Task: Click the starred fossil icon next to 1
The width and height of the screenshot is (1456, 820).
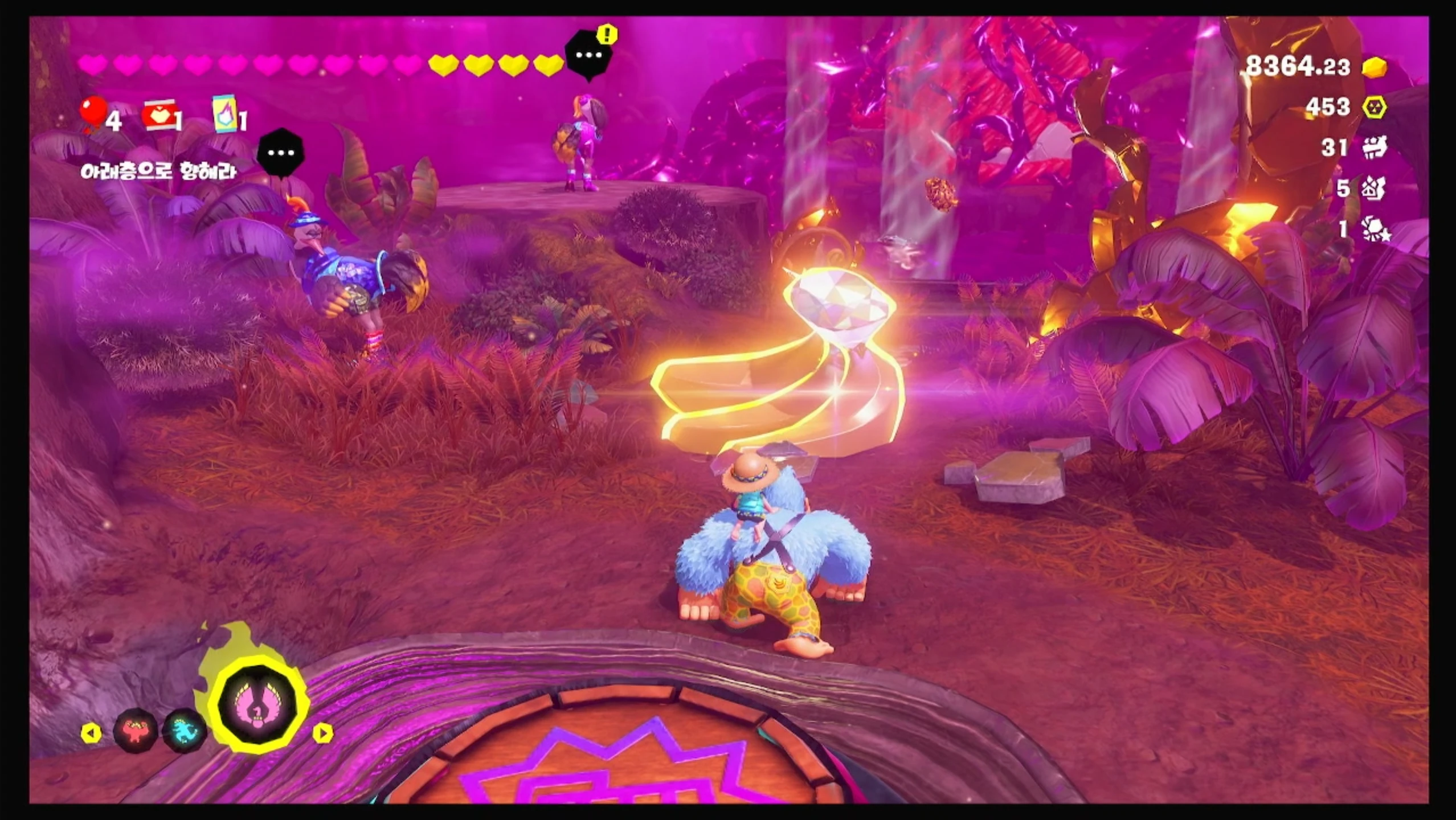Action: coord(1375,229)
